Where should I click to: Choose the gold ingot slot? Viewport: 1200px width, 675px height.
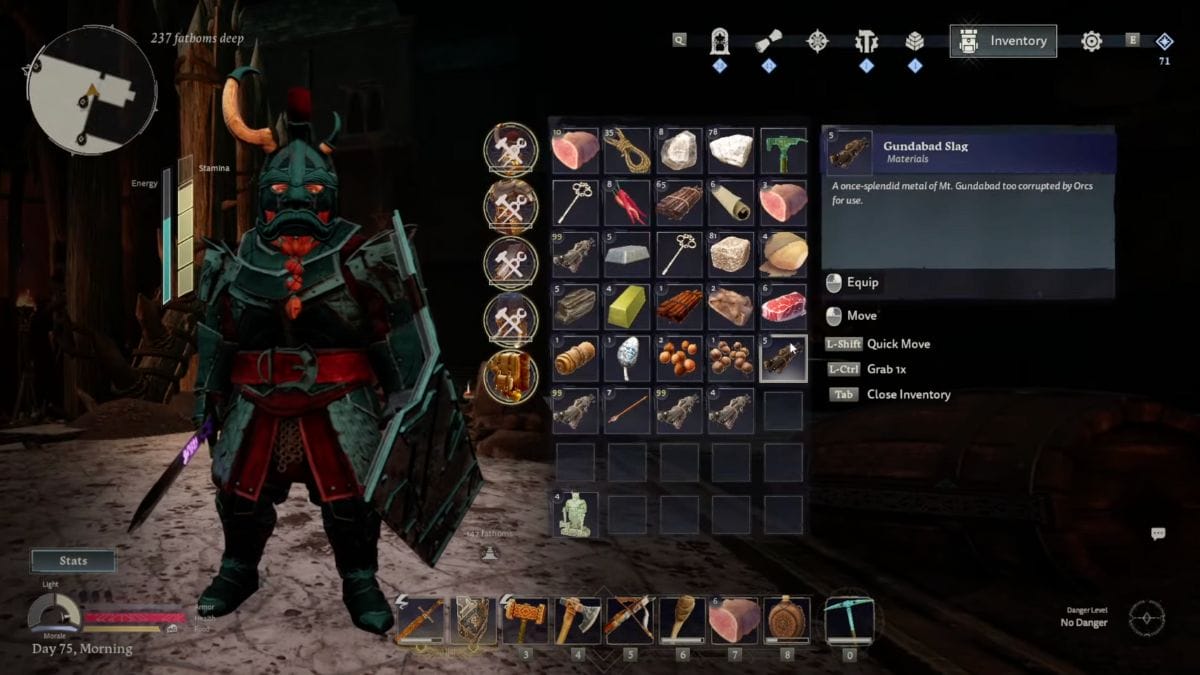(x=627, y=306)
